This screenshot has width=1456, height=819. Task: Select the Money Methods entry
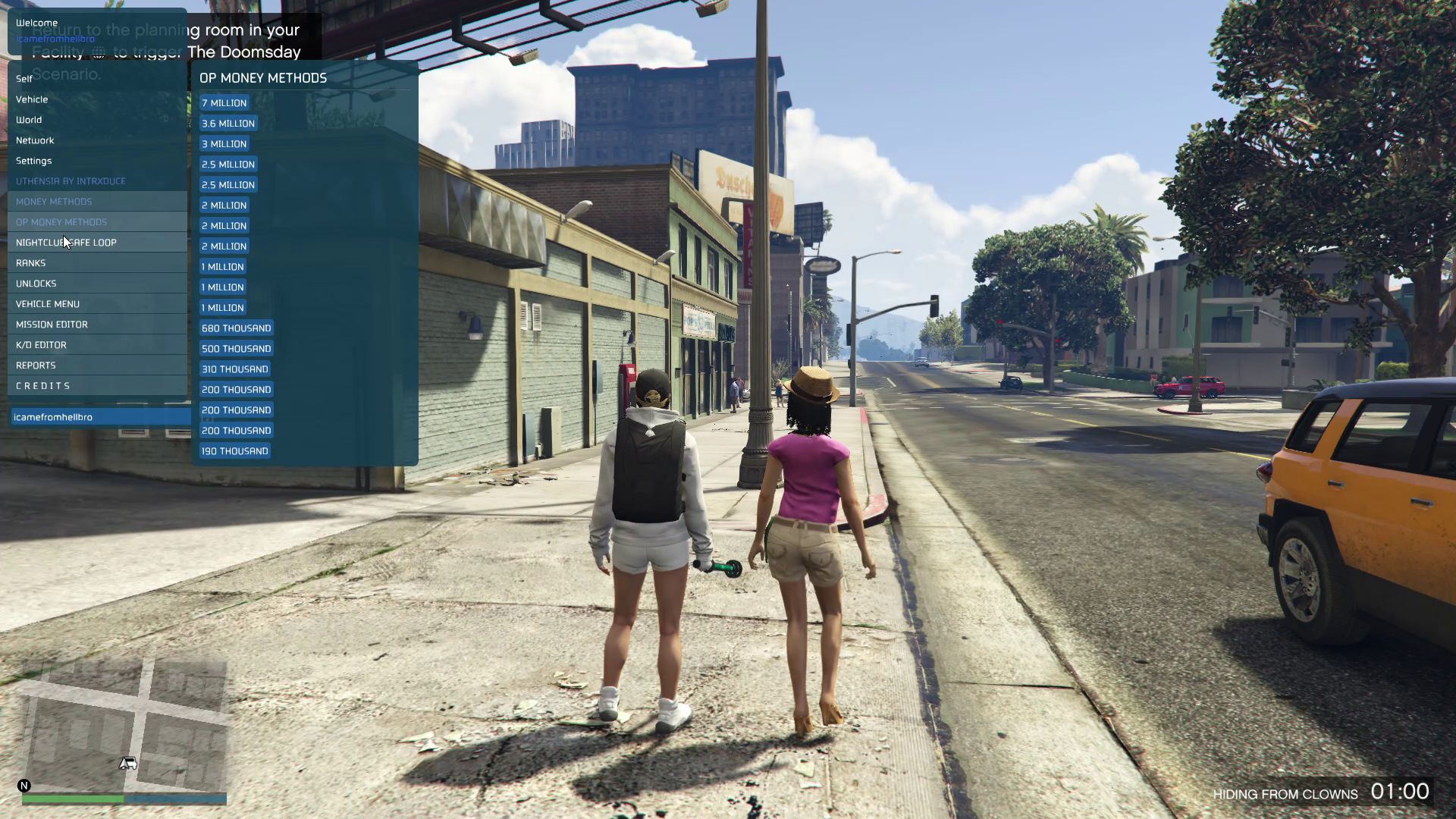coord(54,202)
